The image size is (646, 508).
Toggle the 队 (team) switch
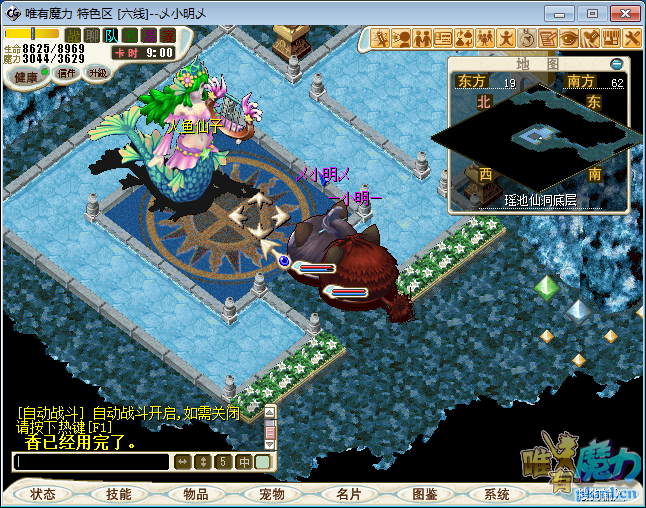pyautogui.click(x=112, y=36)
